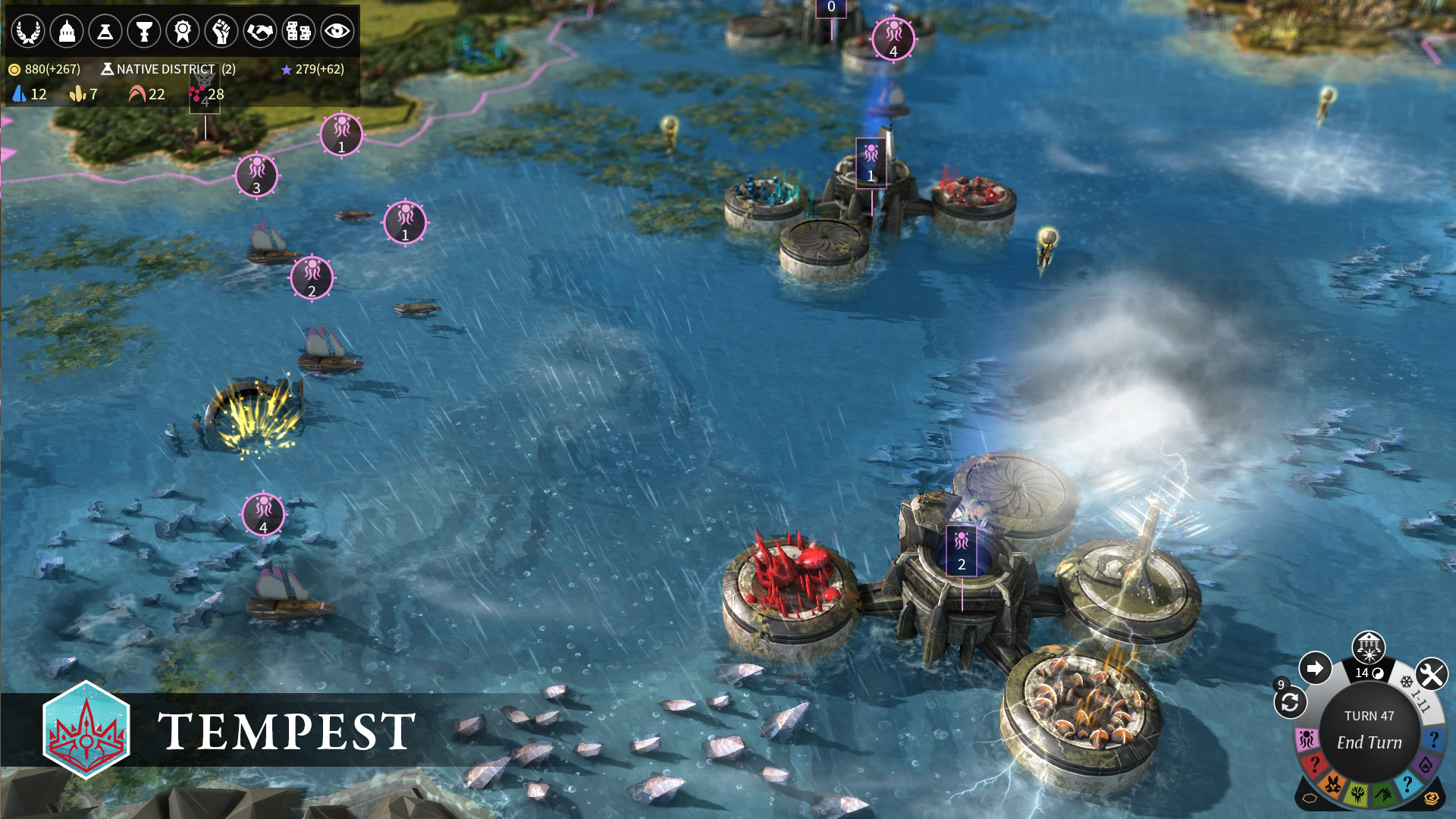1456x819 pixels.
Task: Open the achievements ribbon medal icon
Action: click(183, 31)
